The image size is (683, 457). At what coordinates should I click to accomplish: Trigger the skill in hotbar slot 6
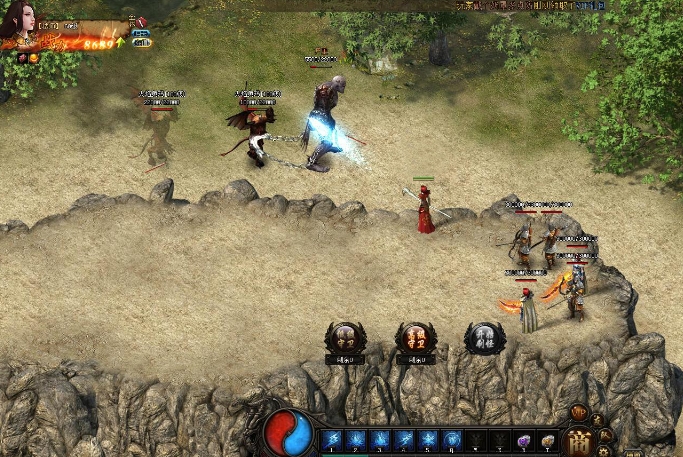click(452, 439)
